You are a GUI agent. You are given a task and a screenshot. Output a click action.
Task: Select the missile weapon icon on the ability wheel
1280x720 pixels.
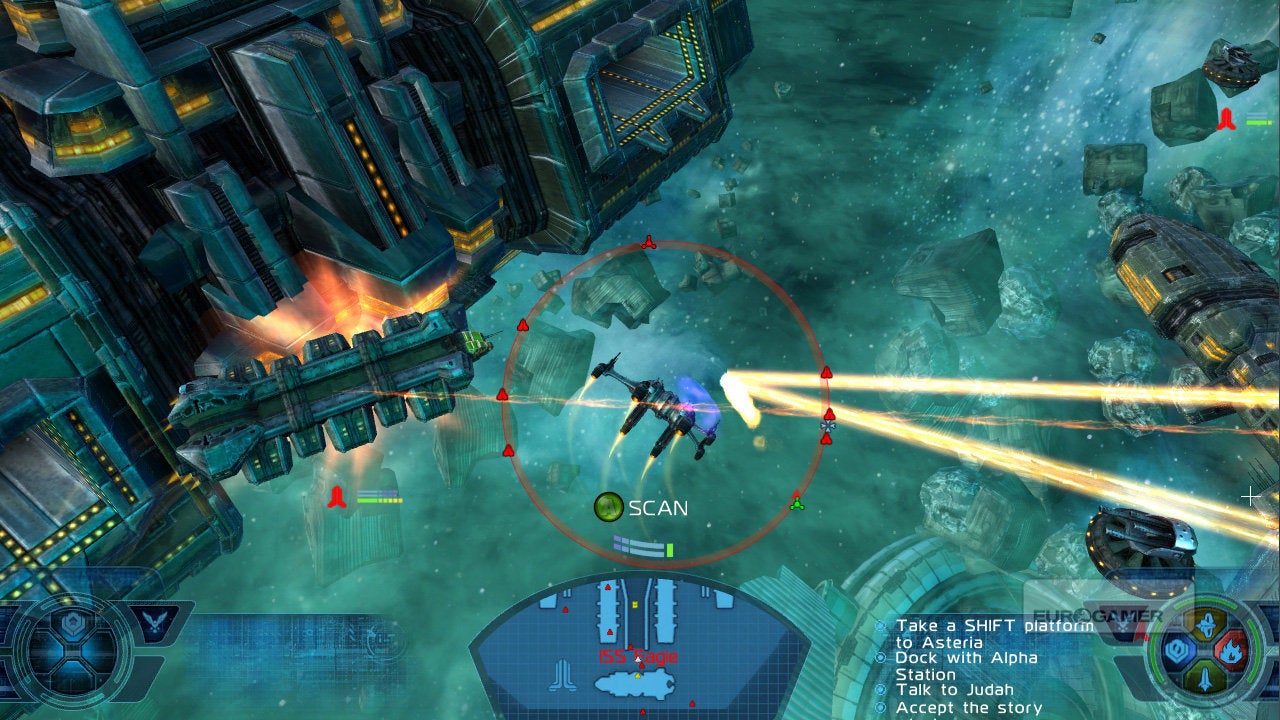tap(1207, 625)
